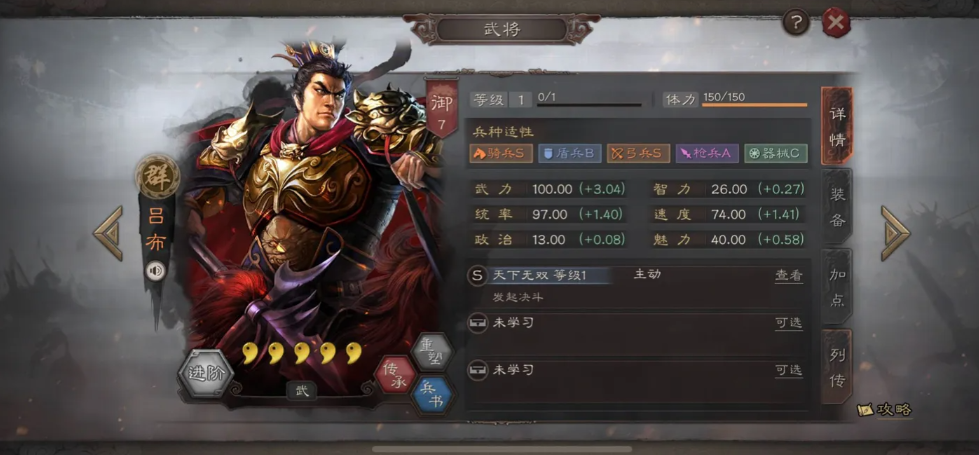Open the 重塑 reshape button
Viewport: 979px width, 455px height.
pyautogui.click(x=430, y=351)
